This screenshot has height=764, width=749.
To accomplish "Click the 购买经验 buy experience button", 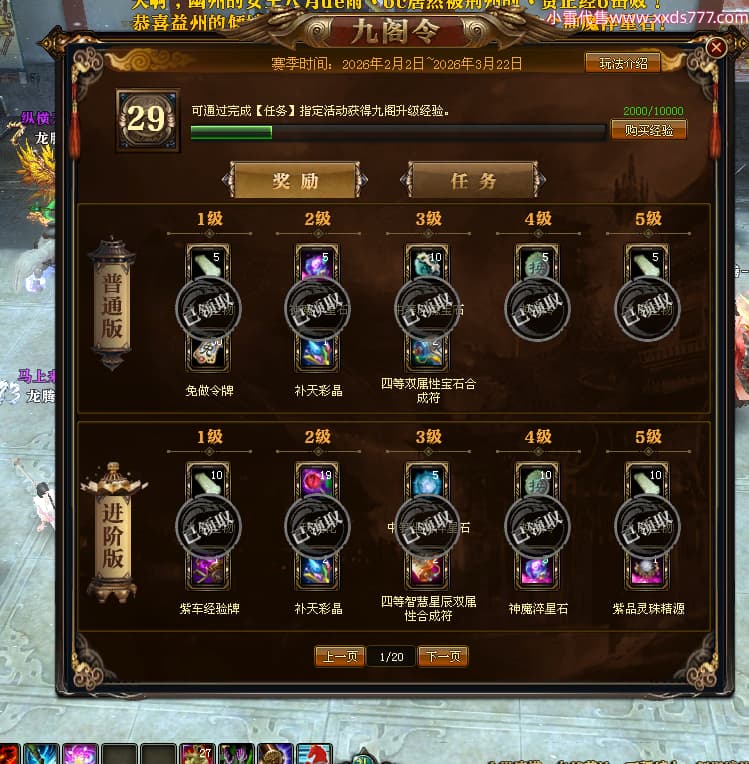I will point(648,130).
